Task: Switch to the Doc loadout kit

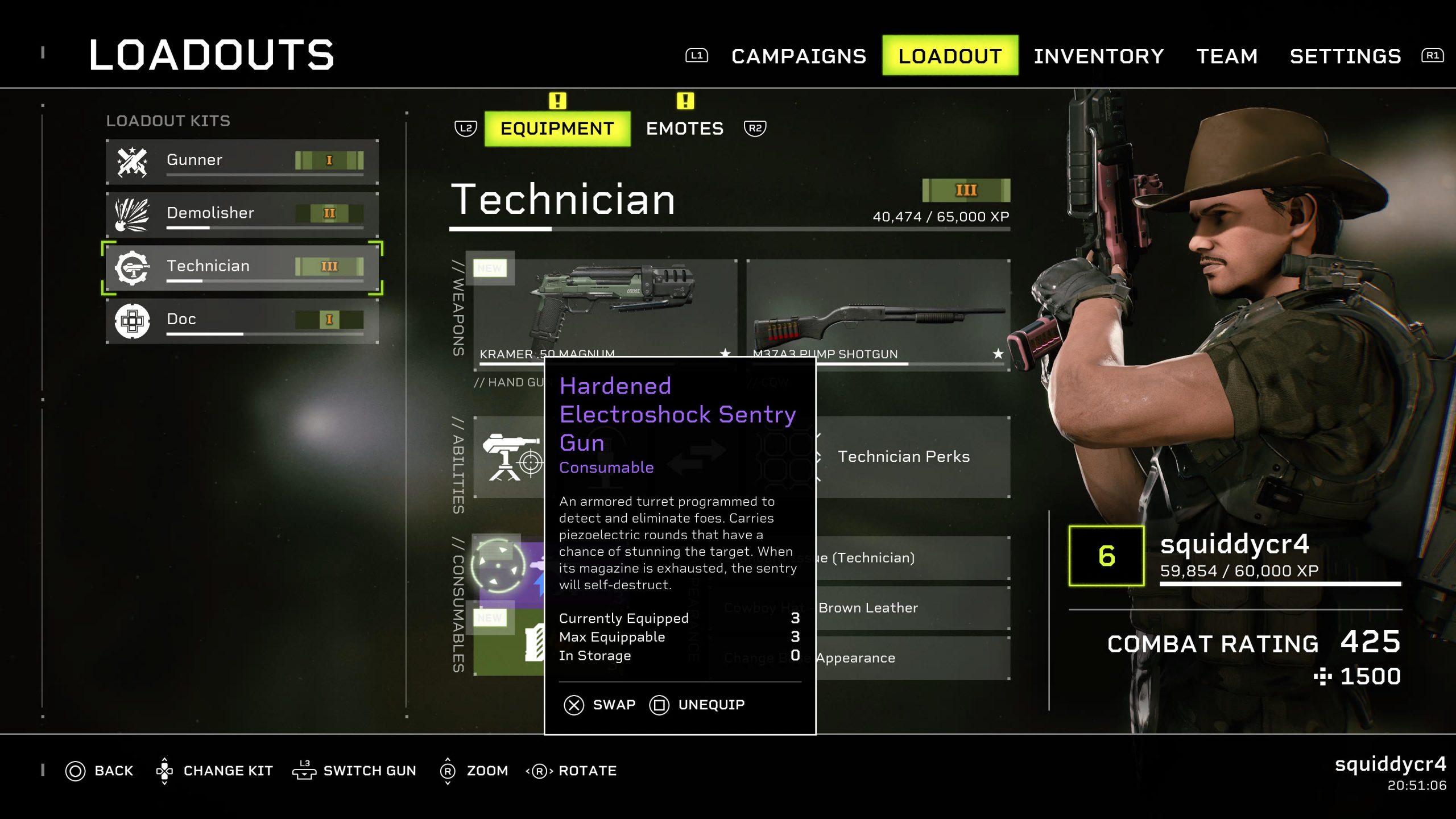Action: click(242, 320)
